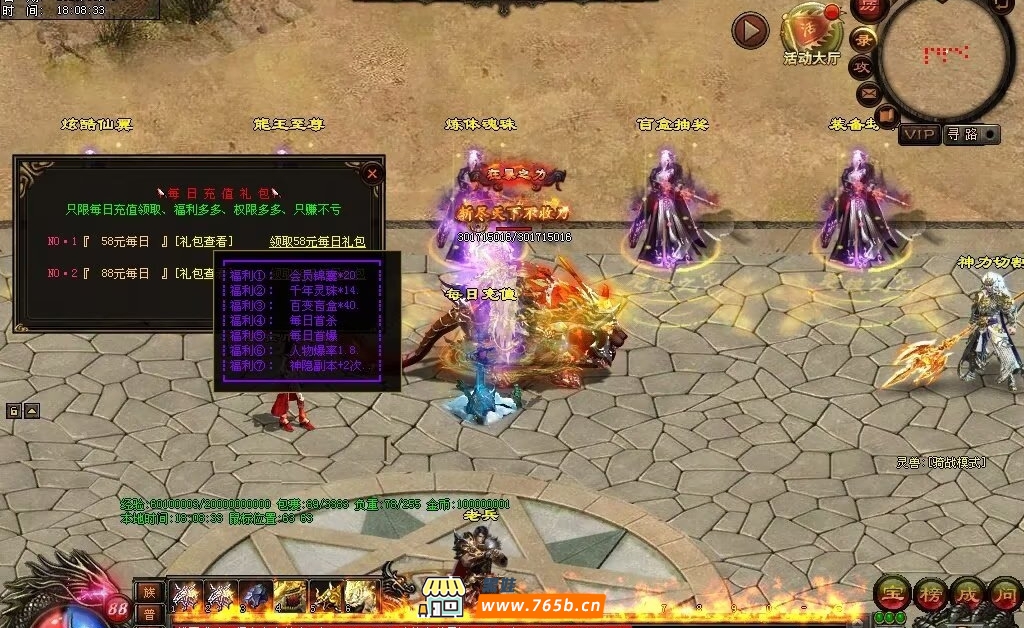Open the 宝 treasure button
Viewport: 1024px width, 628px height.
pos(891,594)
